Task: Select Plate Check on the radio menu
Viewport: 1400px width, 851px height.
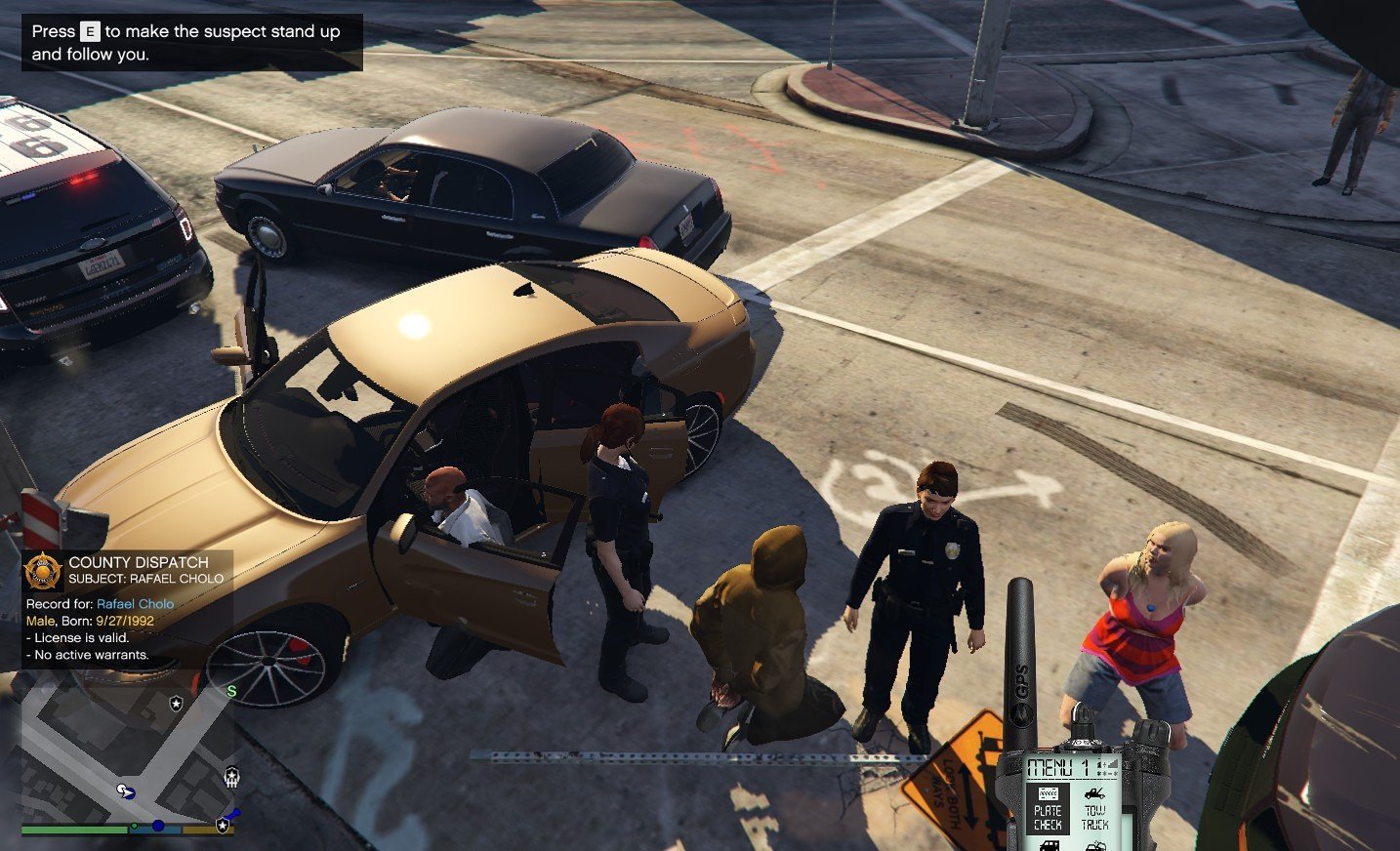Action: pyautogui.click(x=1048, y=809)
